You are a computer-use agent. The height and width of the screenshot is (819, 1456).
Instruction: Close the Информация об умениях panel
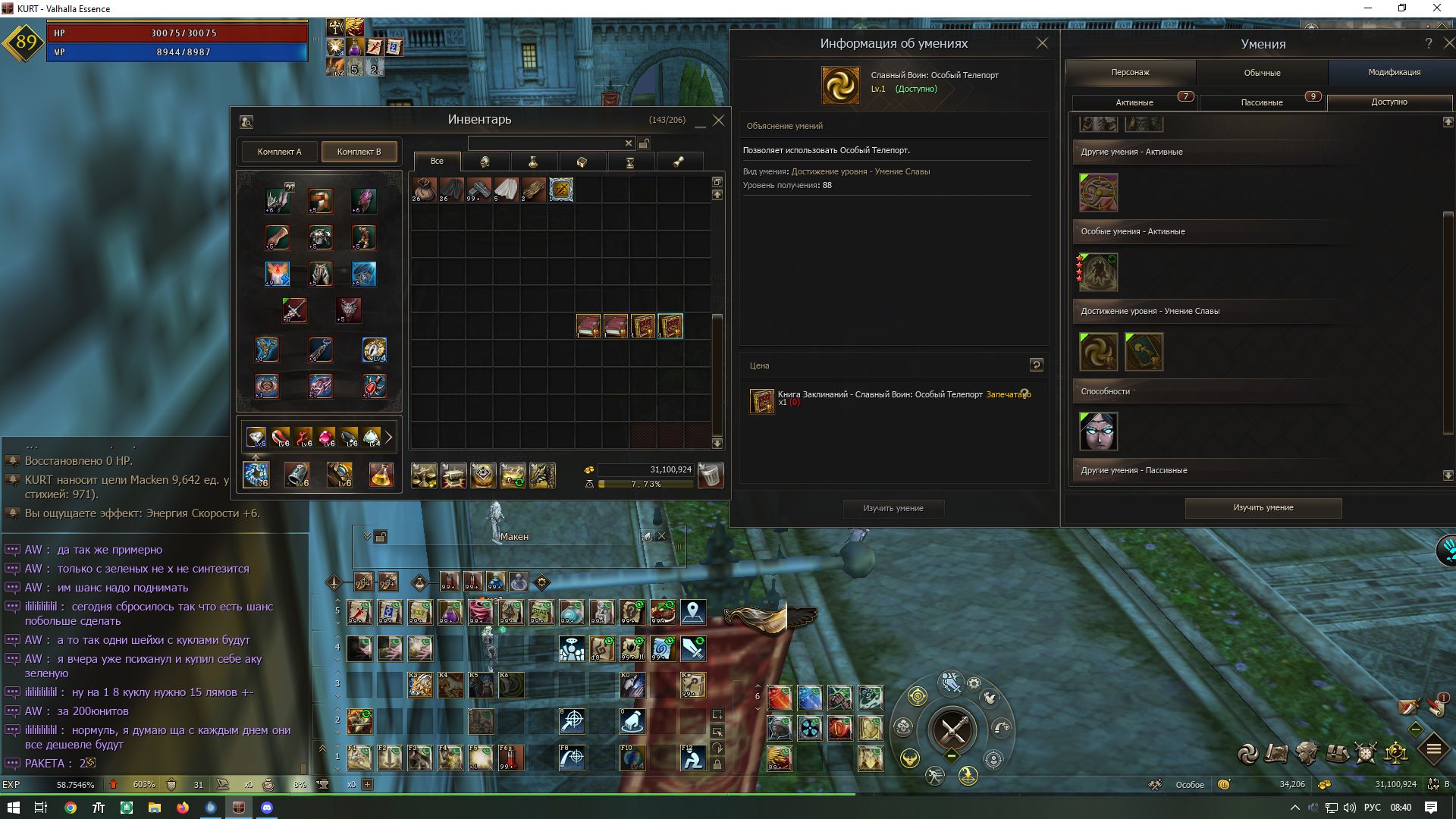[x=1042, y=43]
